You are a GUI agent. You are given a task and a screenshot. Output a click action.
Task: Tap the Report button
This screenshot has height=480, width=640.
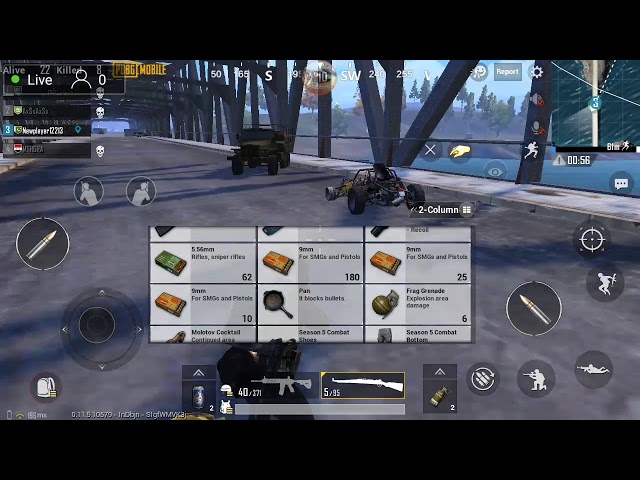(x=508, y=72)
